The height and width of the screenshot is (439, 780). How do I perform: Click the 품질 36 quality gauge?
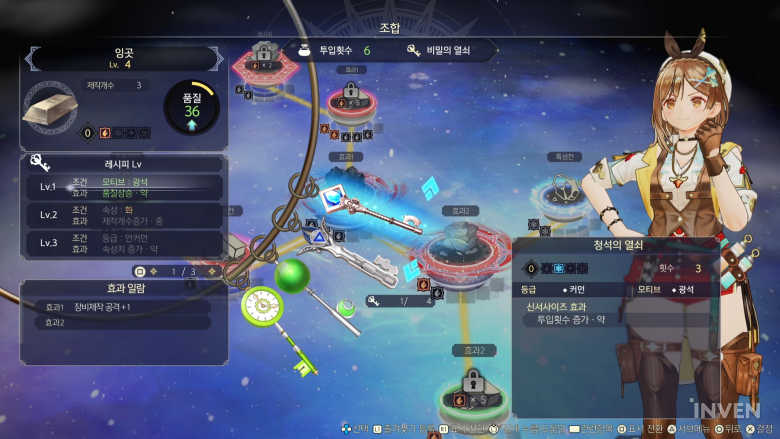[x=191, y=107]
